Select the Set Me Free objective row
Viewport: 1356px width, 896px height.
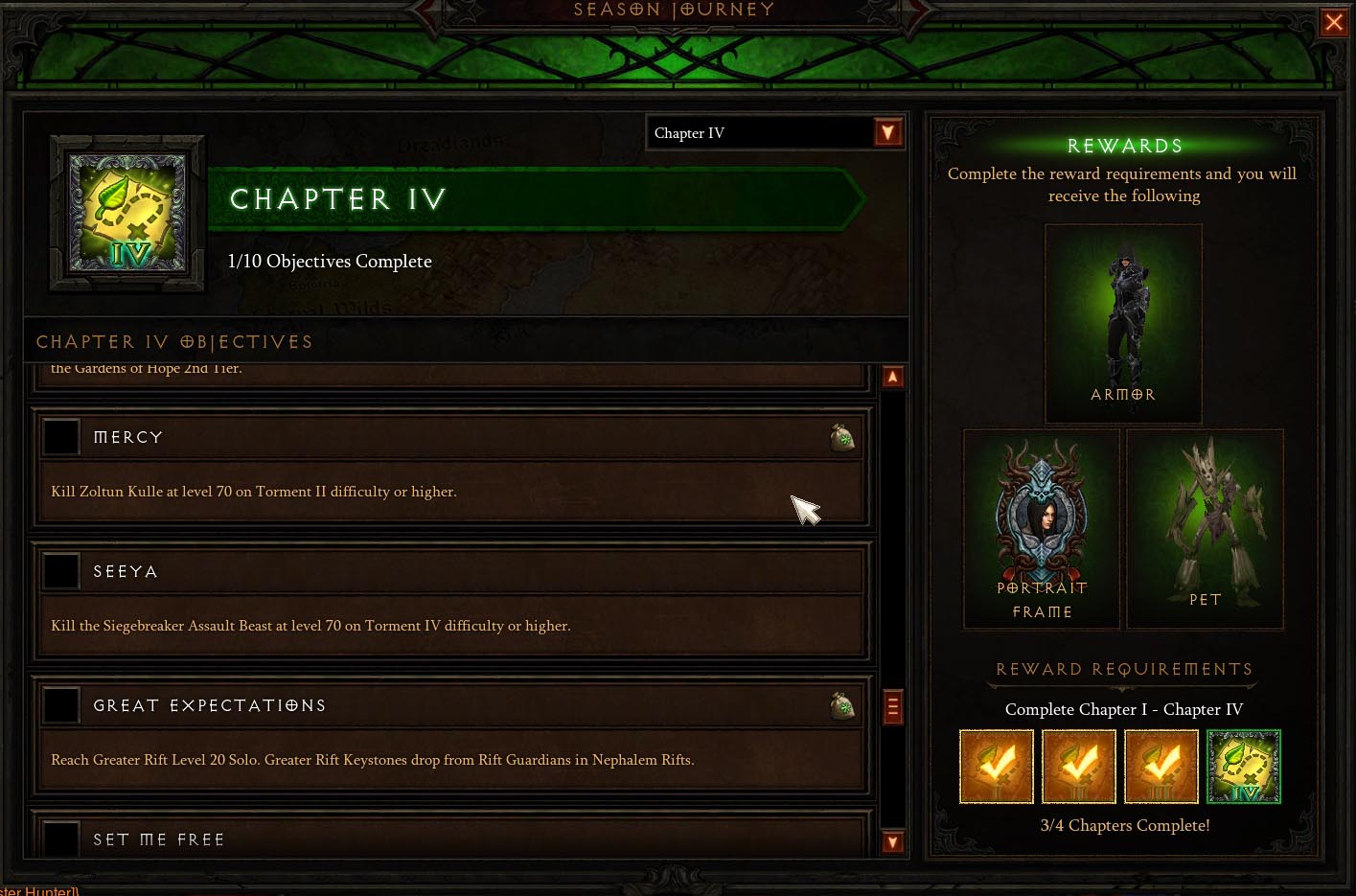(x=450, y=838)
